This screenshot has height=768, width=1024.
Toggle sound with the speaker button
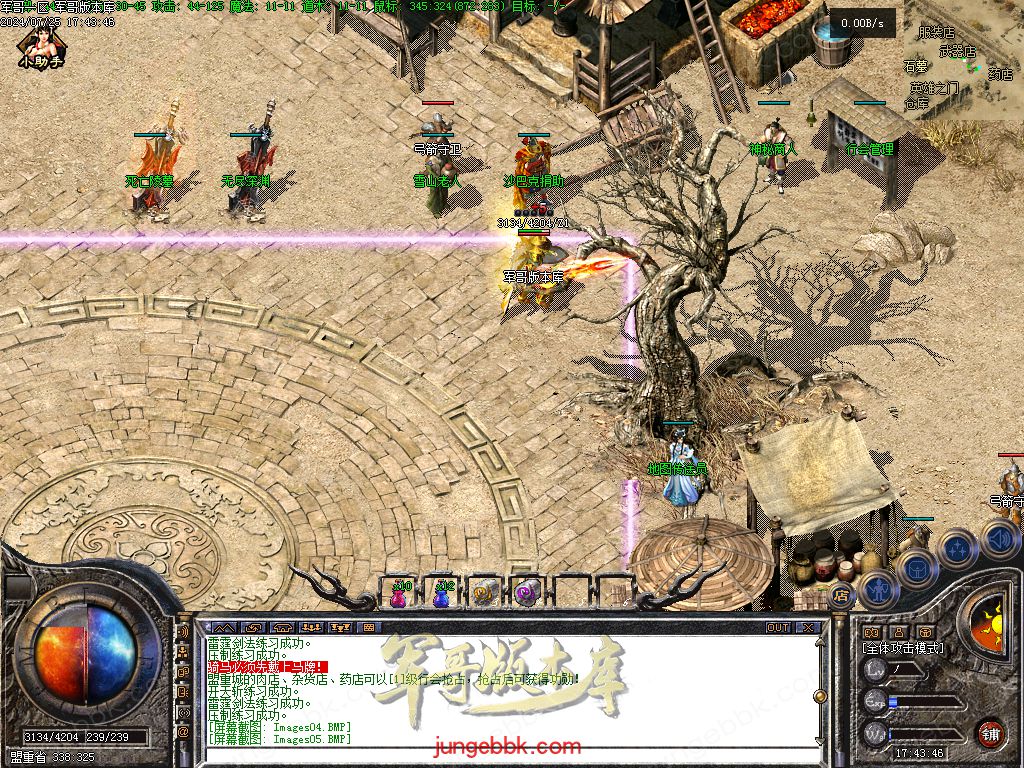click(x=999, y=538)
